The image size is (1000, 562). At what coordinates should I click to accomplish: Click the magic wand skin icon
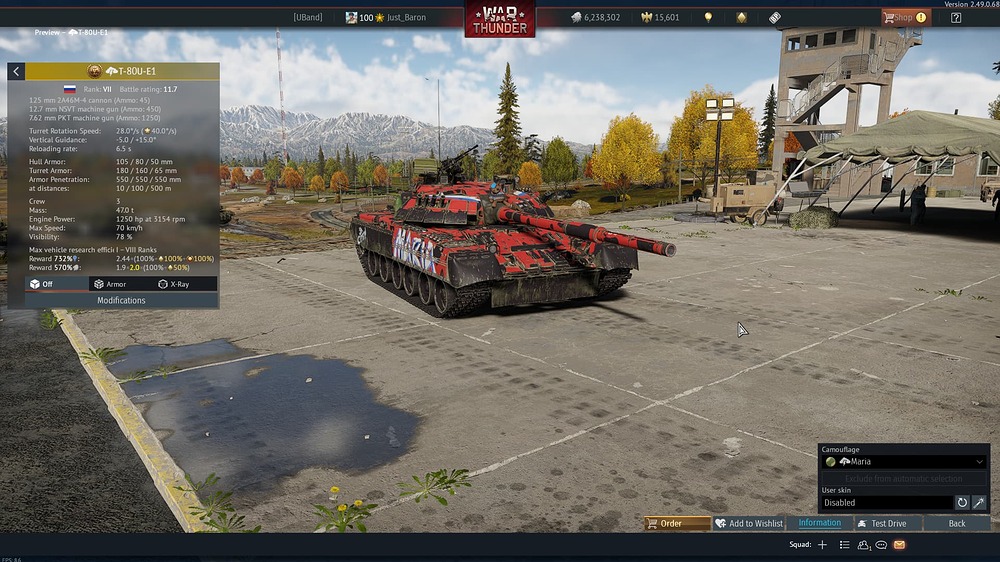tap(979, 503)
